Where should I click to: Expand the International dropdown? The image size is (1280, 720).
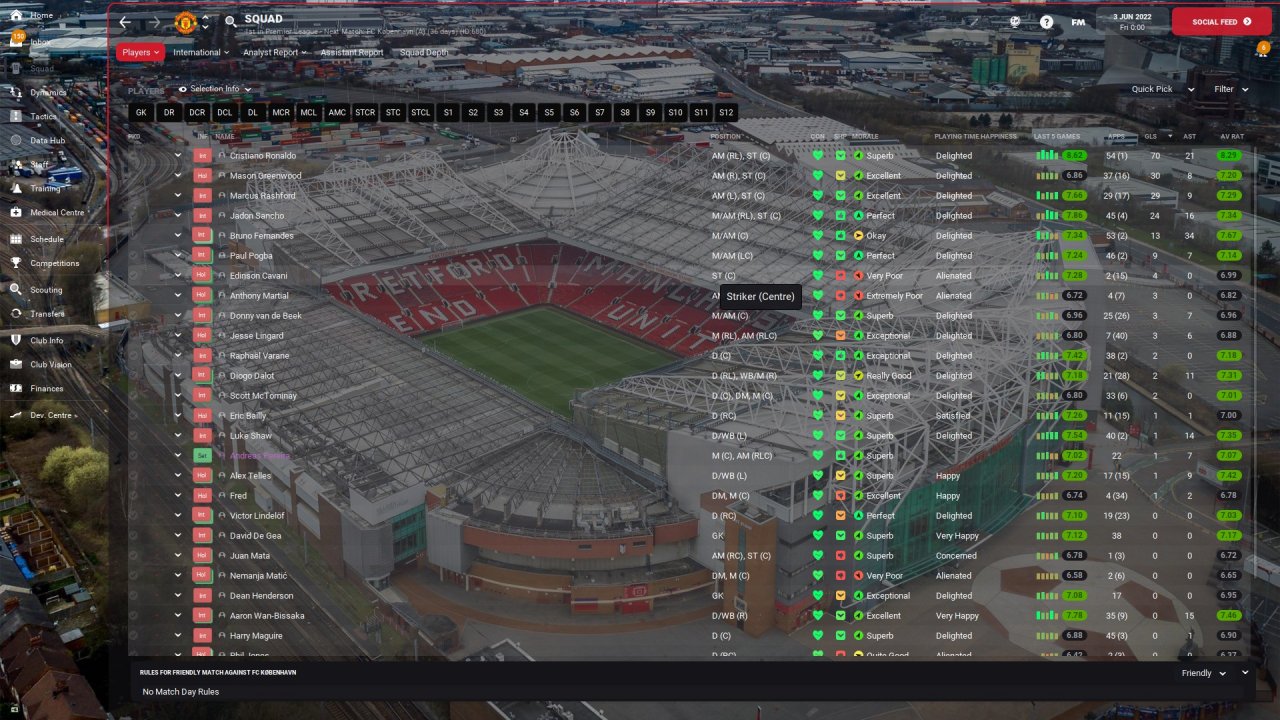click(x=200, y=52)
